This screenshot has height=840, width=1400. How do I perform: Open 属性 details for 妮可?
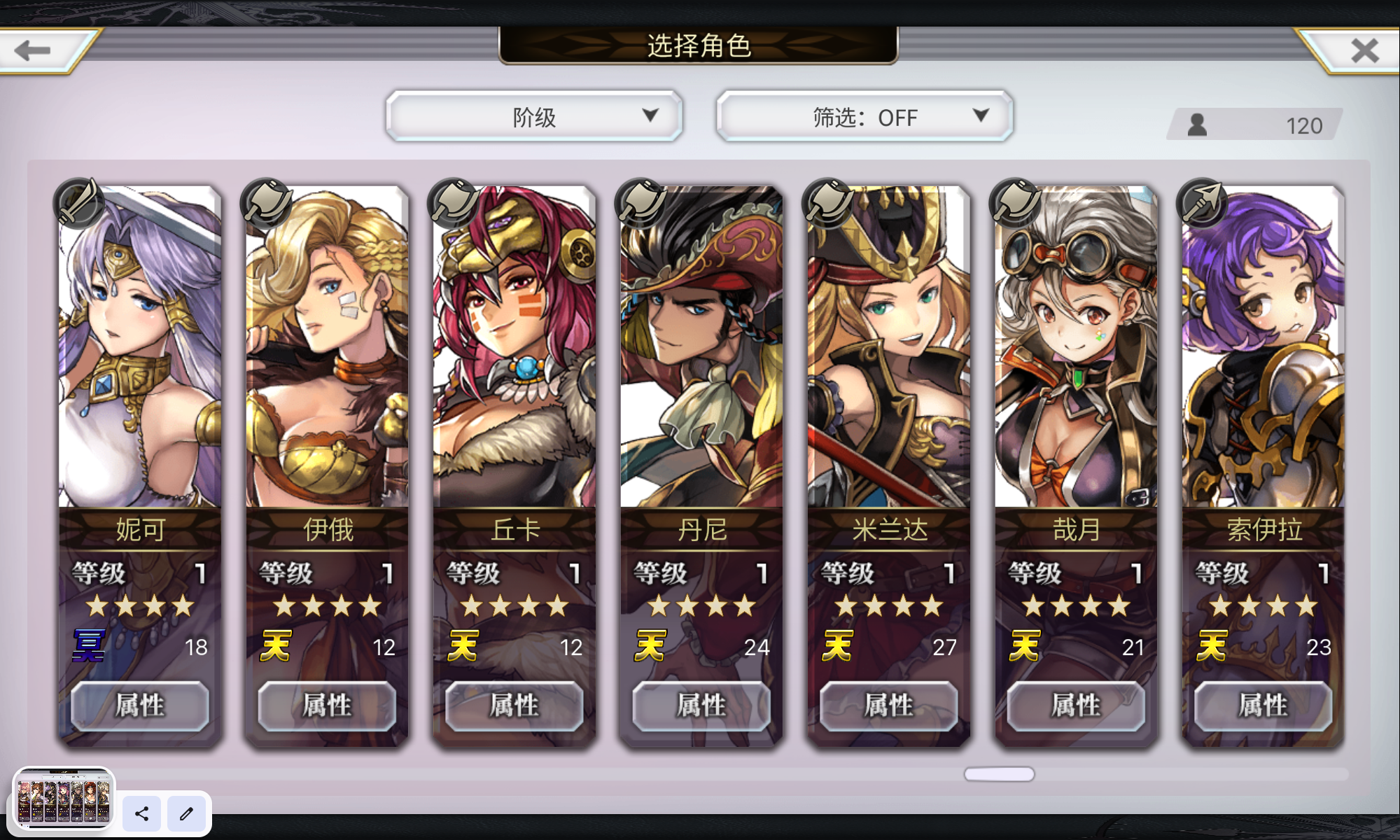click(139, 706)
